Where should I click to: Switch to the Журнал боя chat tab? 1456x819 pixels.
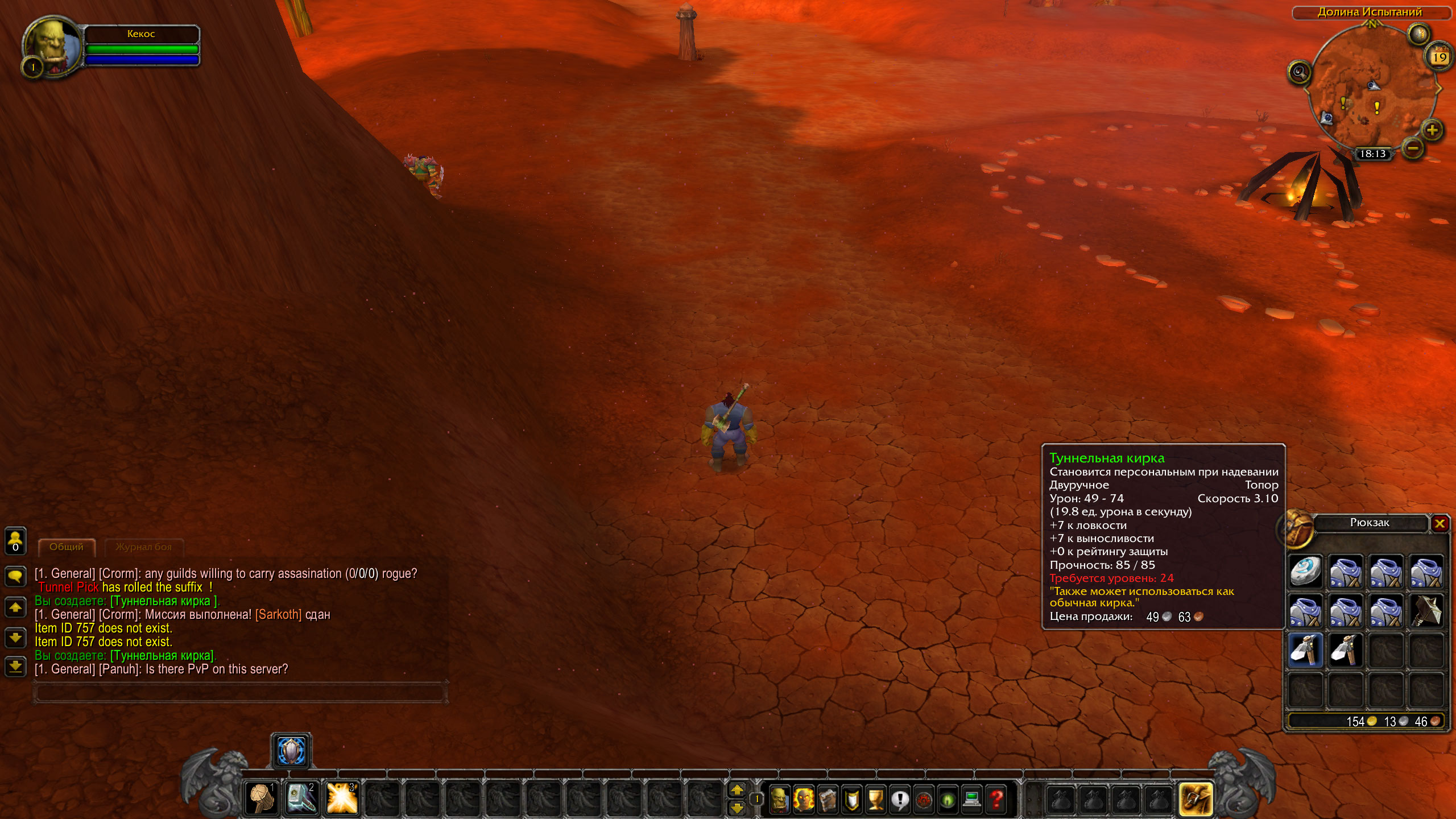click(x=143, y=547)
